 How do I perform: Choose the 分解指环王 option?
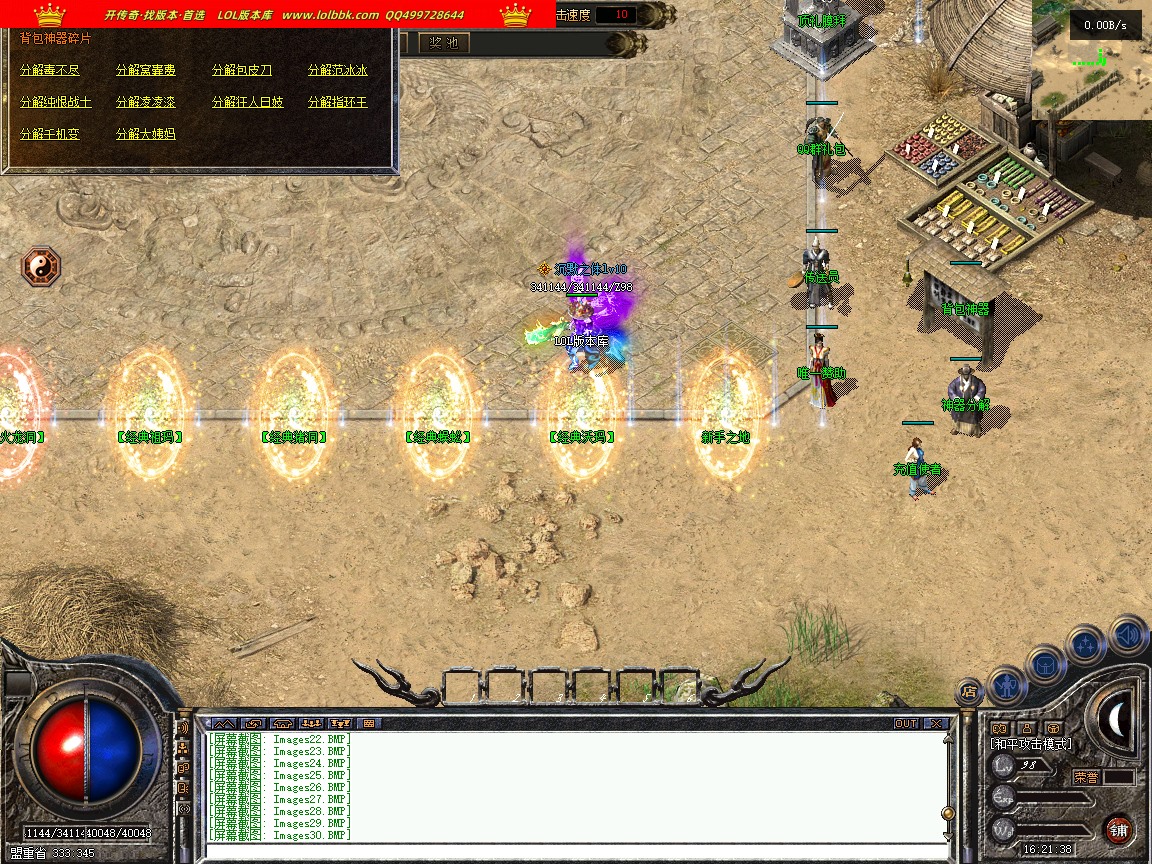point(337,103)
